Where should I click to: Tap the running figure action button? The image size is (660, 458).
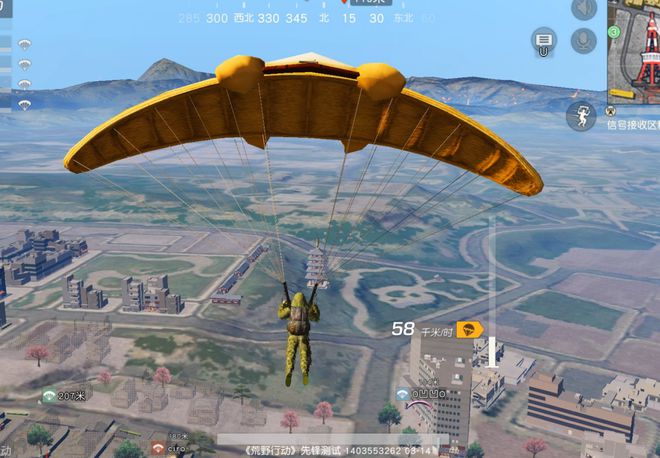581,116
